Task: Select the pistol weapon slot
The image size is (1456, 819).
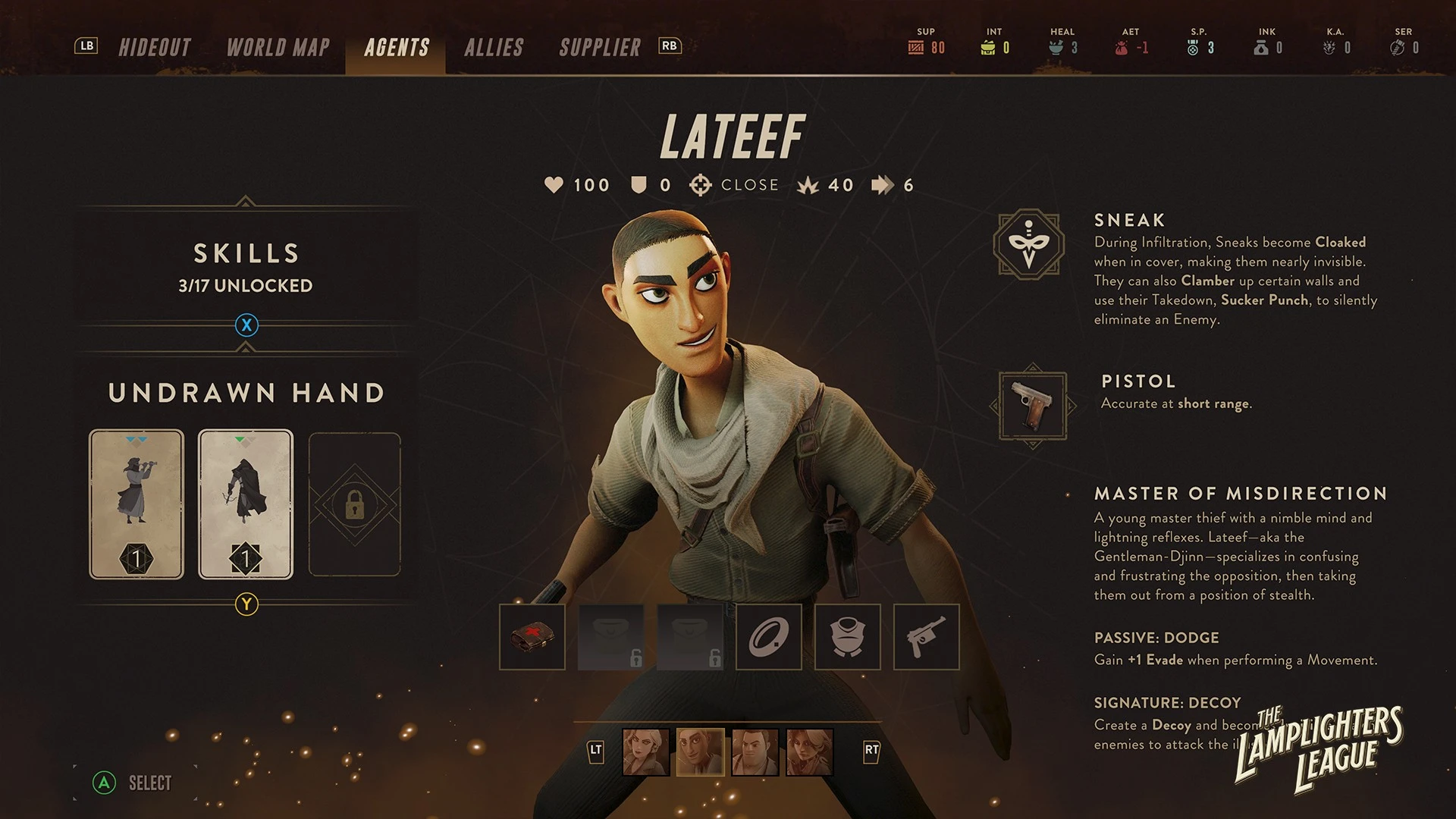Action: [927, 637]
